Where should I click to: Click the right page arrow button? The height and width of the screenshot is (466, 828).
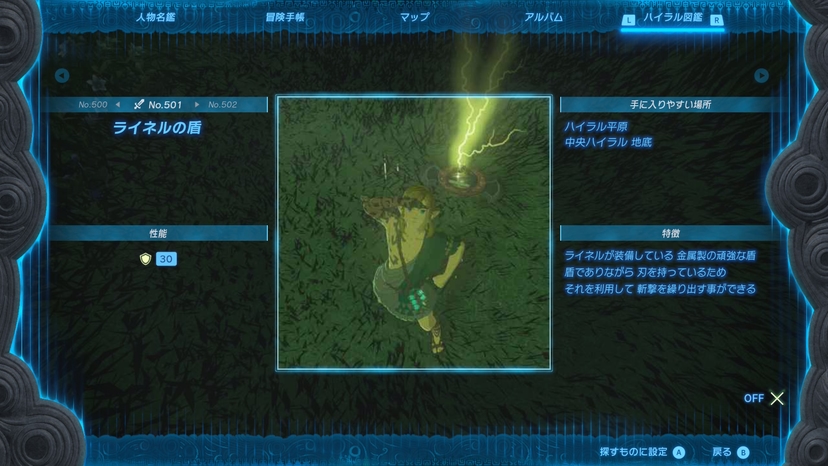[x=762, y=76]
